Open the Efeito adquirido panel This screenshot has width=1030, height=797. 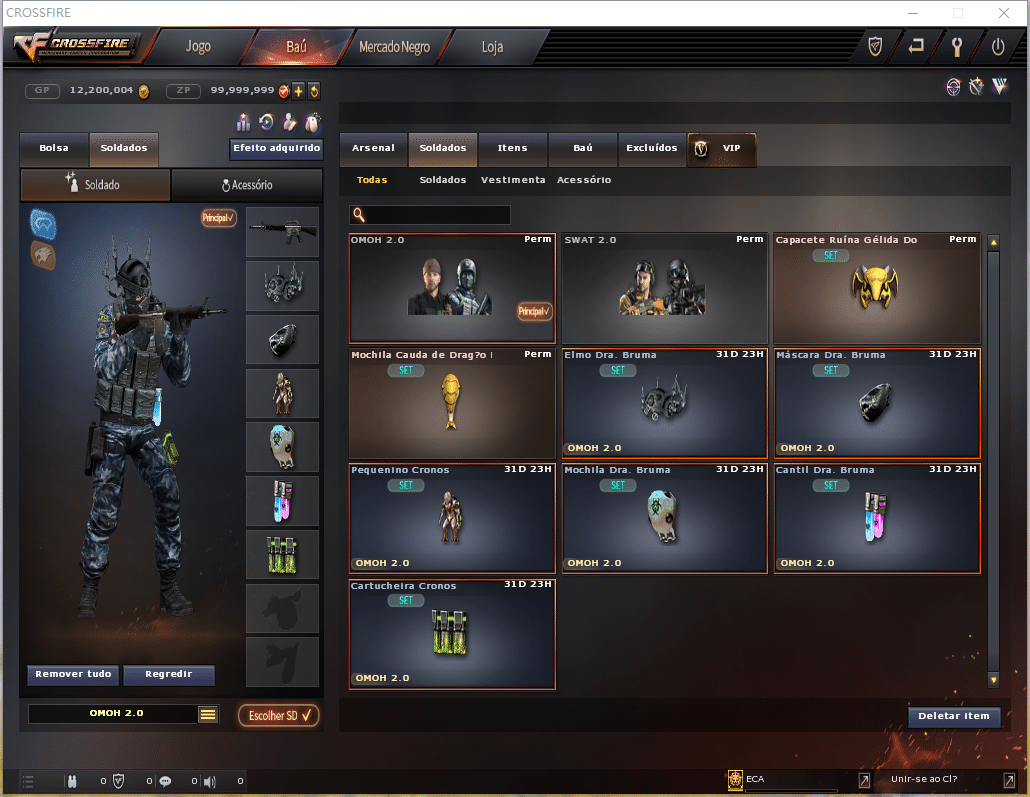coord(277,149)
